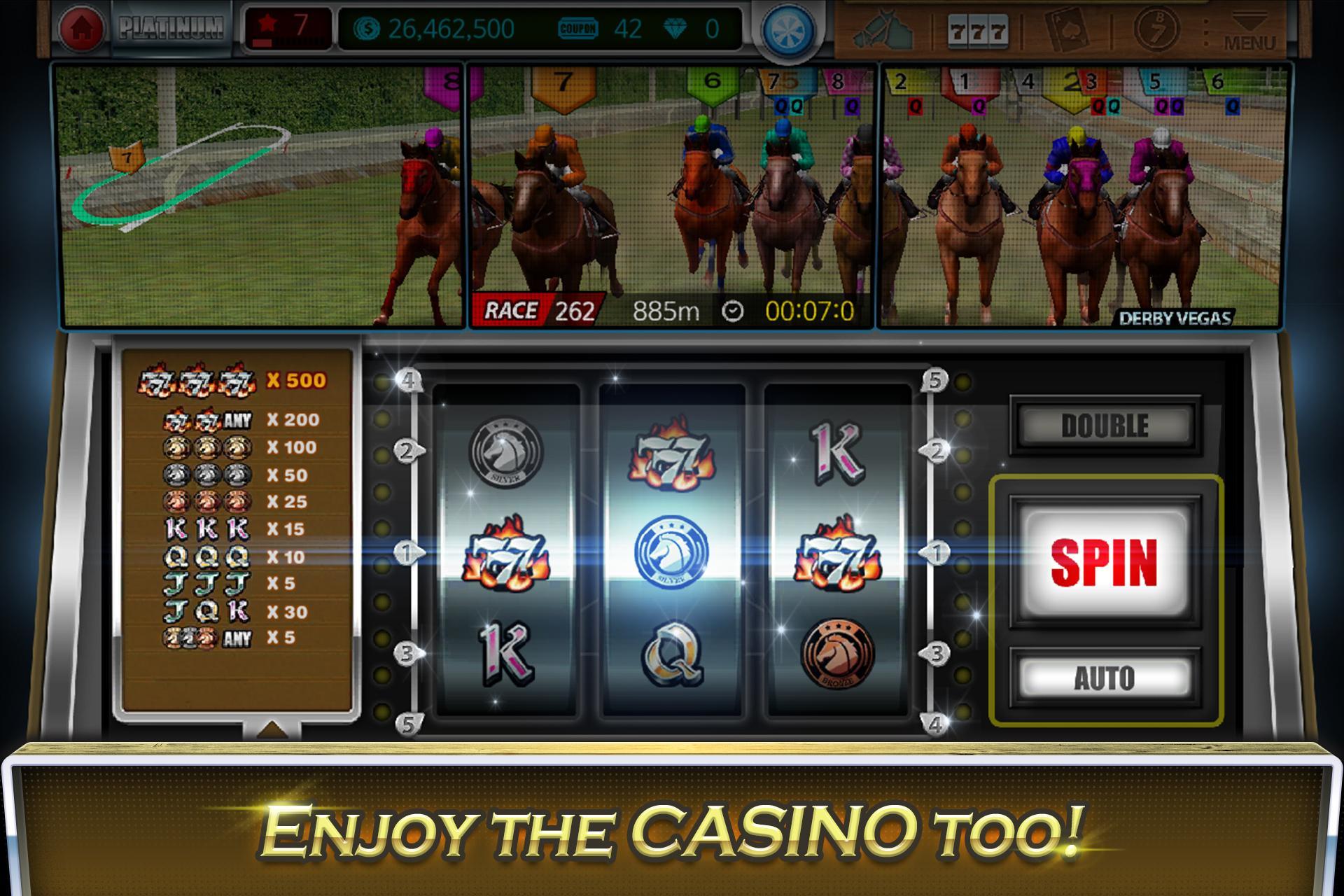This screenshot has width=1344, height=896.
Task: Open the card game icon
Action: (1067, 31)
